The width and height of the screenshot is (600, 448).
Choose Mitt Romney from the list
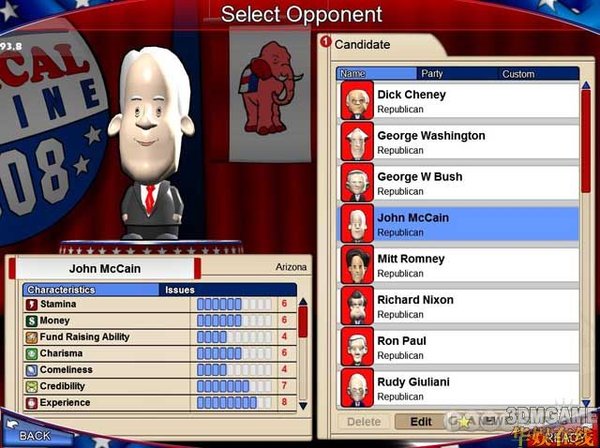[460, 265]
